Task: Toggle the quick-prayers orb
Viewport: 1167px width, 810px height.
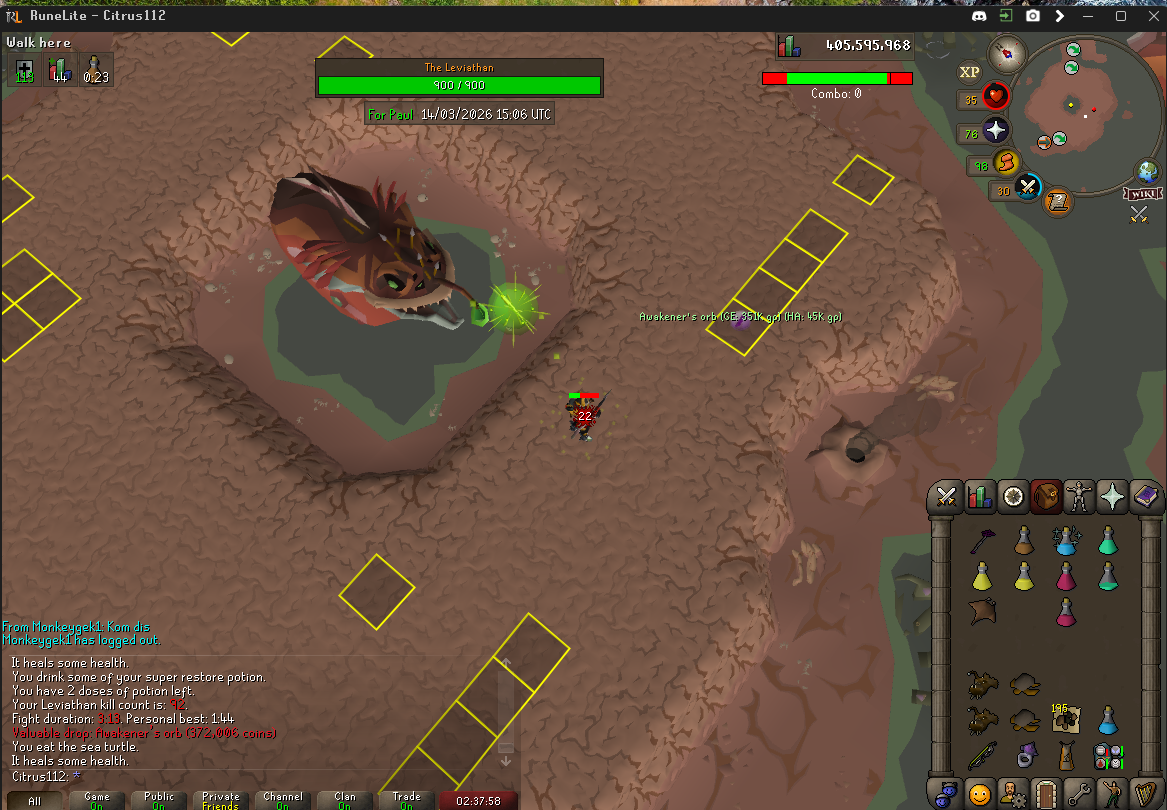Action: 996,131
